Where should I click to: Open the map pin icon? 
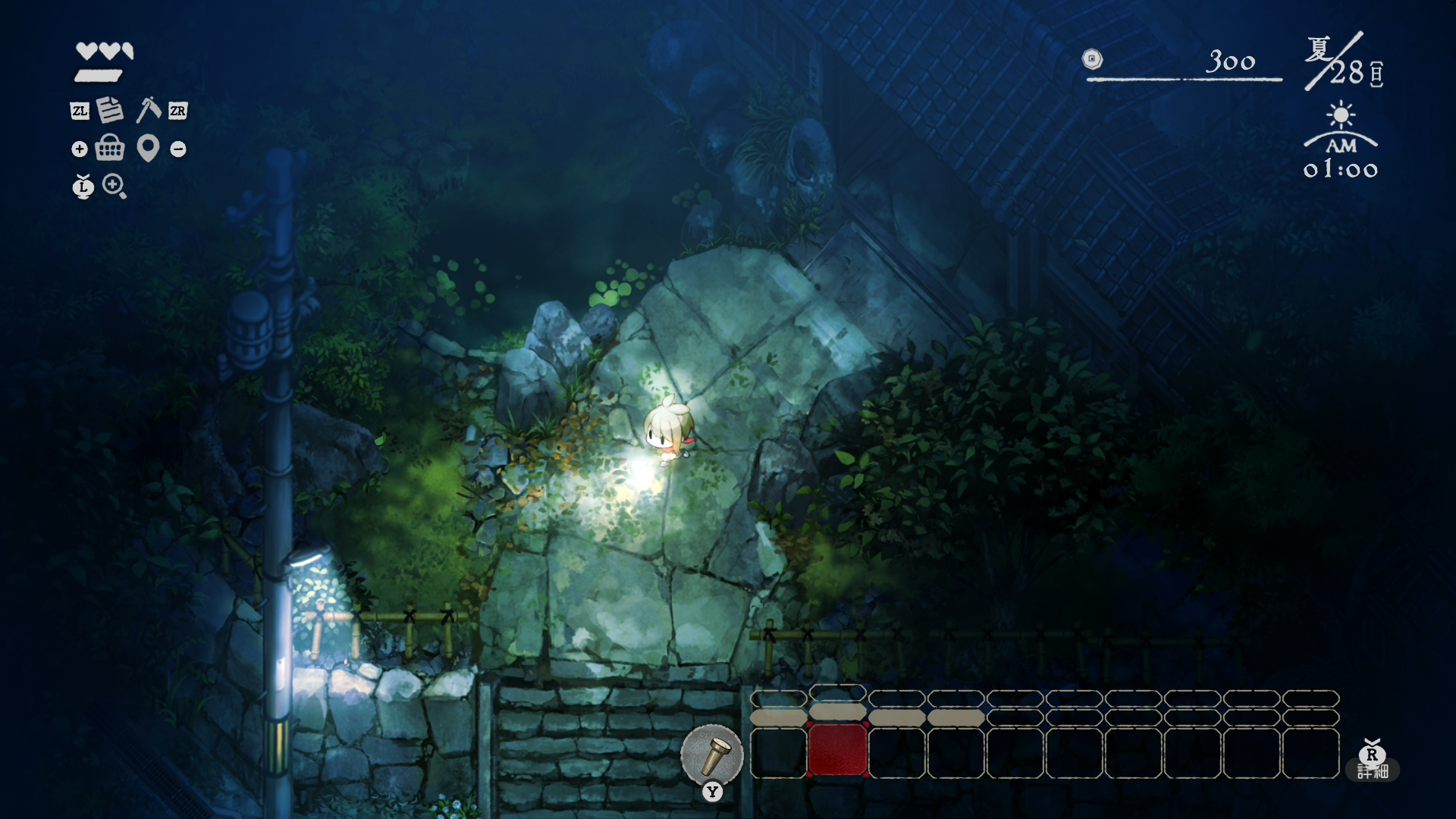point(148,148)
